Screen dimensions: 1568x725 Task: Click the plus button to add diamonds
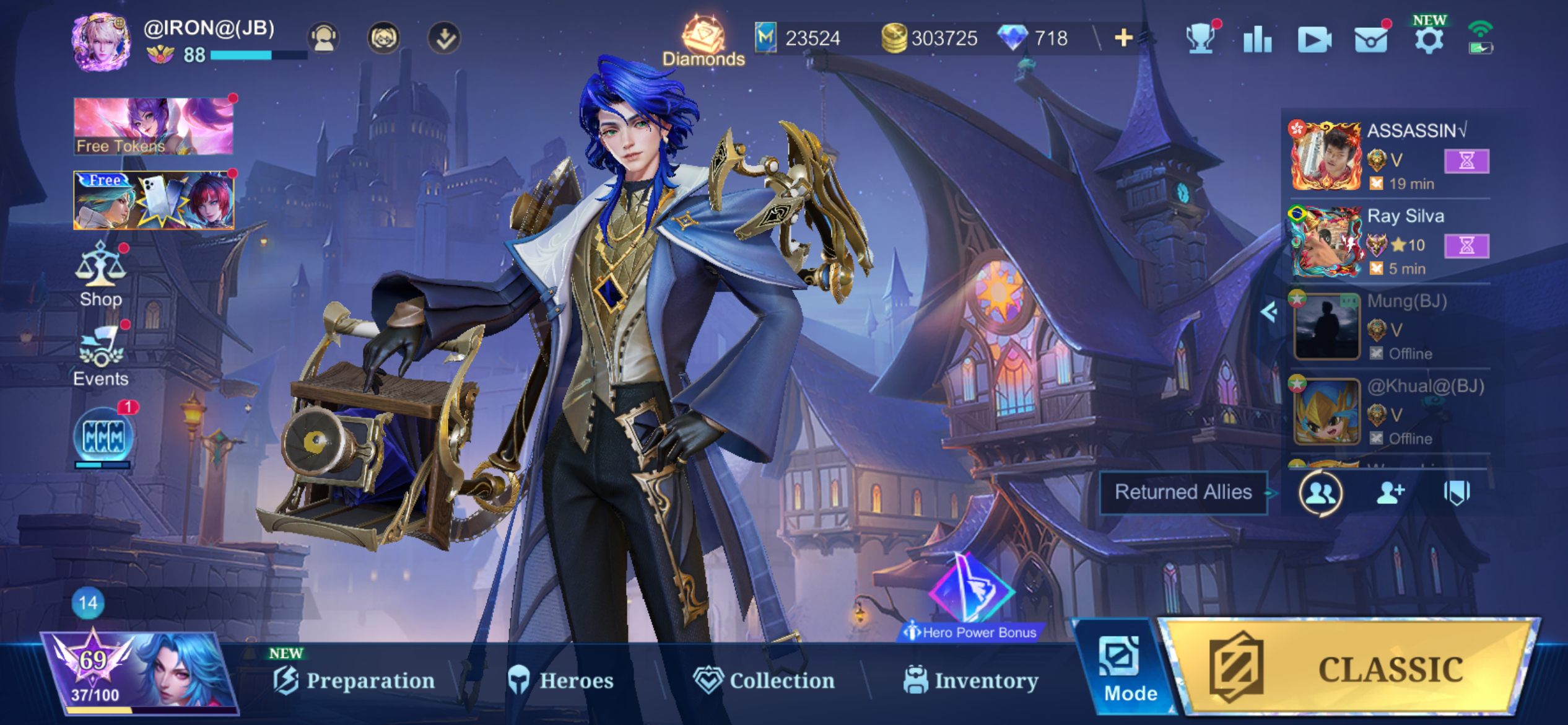[1123, 38]
